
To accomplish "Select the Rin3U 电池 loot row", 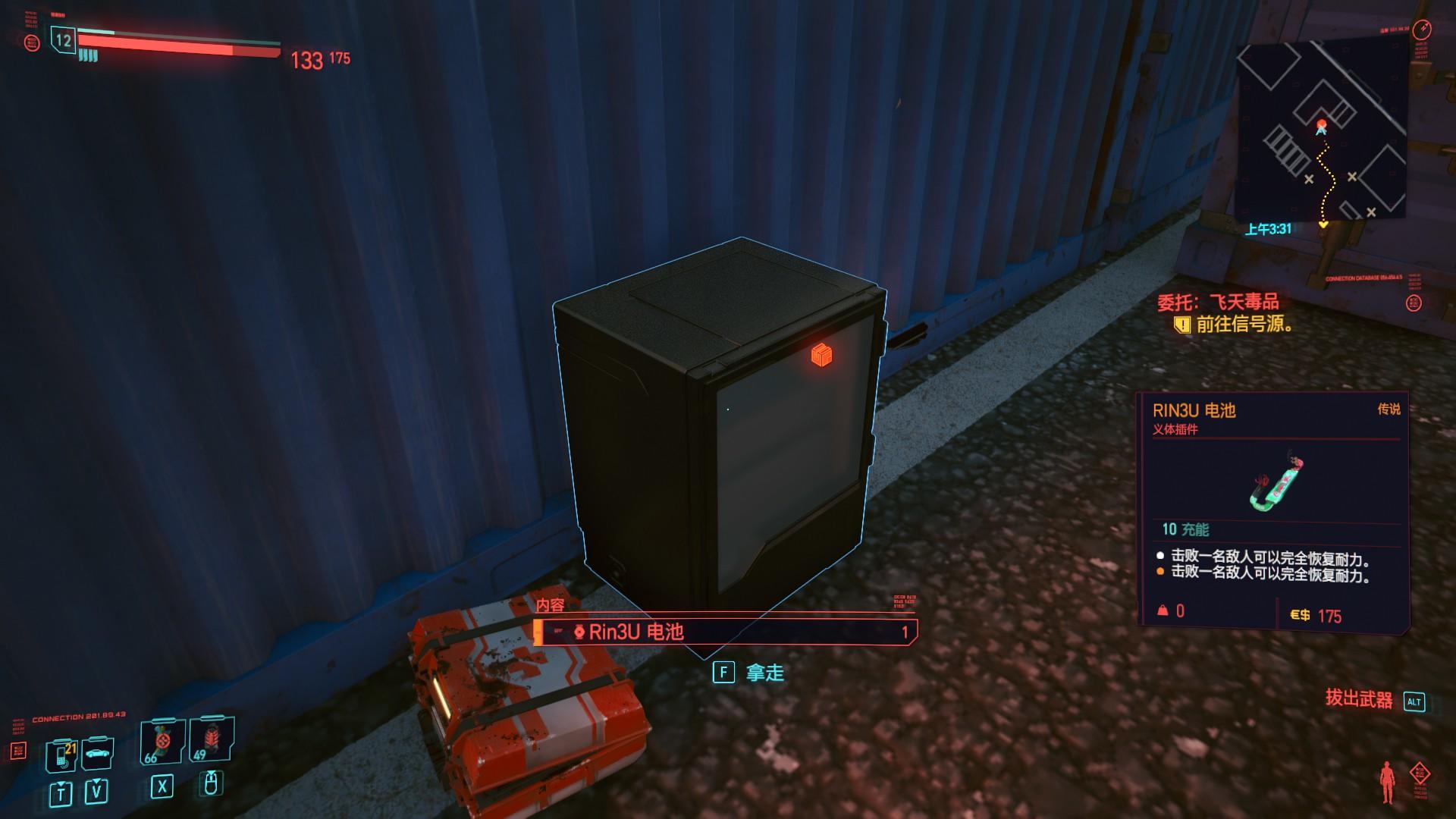I will (x=724, y=632).
